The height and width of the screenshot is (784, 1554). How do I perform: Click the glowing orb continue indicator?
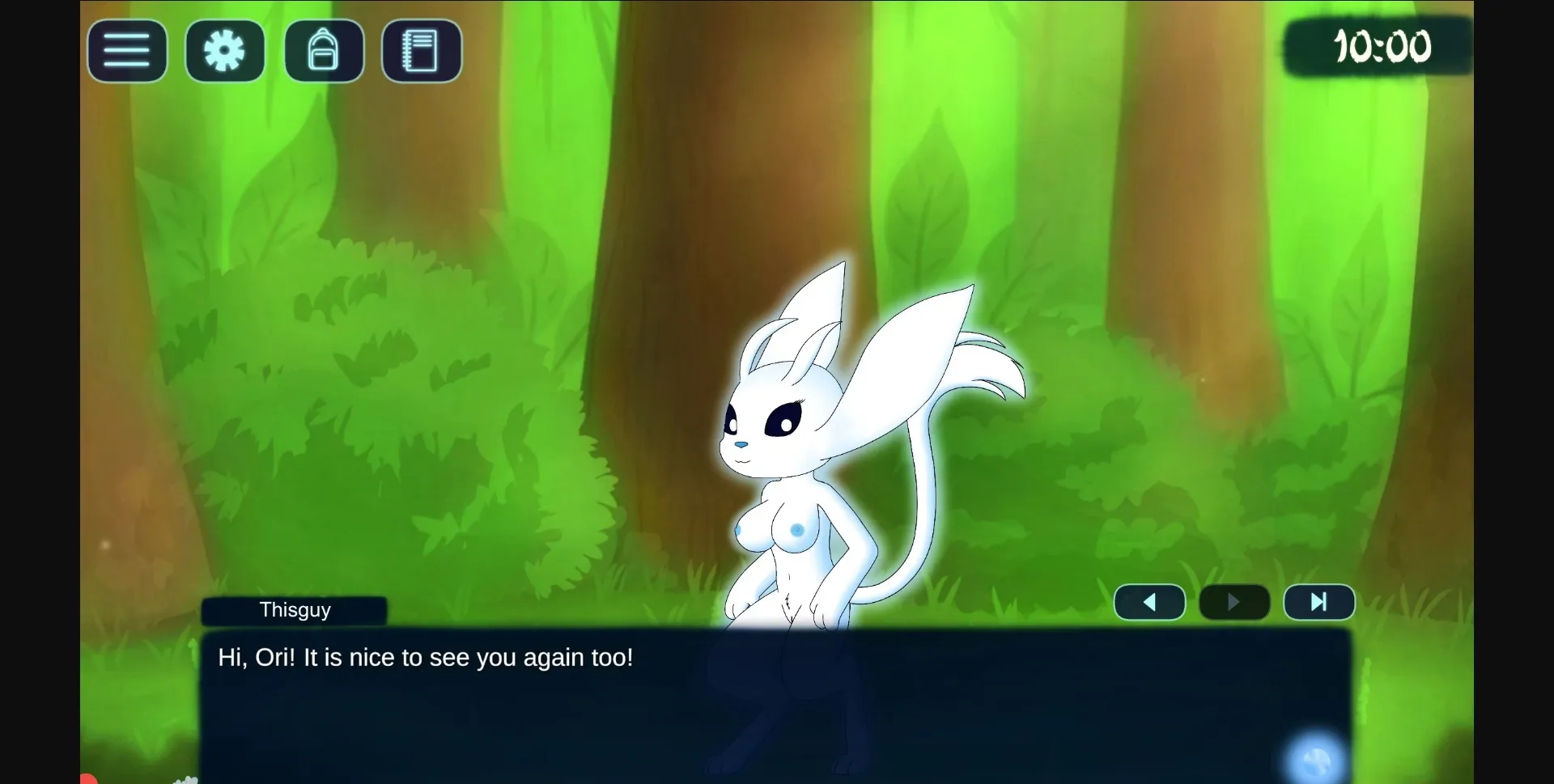1316,758
